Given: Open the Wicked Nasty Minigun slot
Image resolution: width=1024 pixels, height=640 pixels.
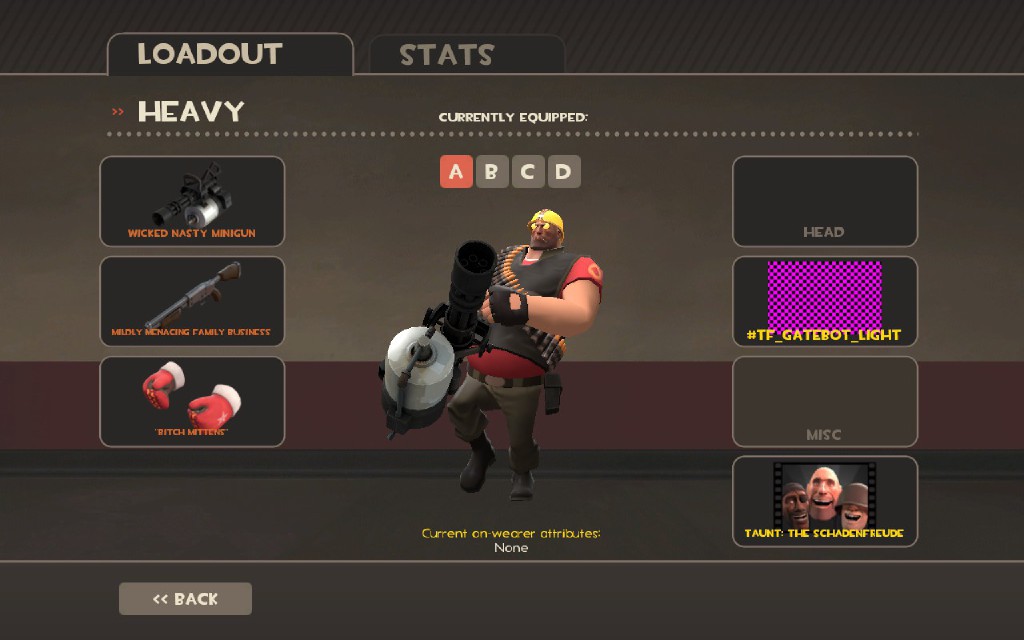Looking at the screenshot, I should pos(192,201).
